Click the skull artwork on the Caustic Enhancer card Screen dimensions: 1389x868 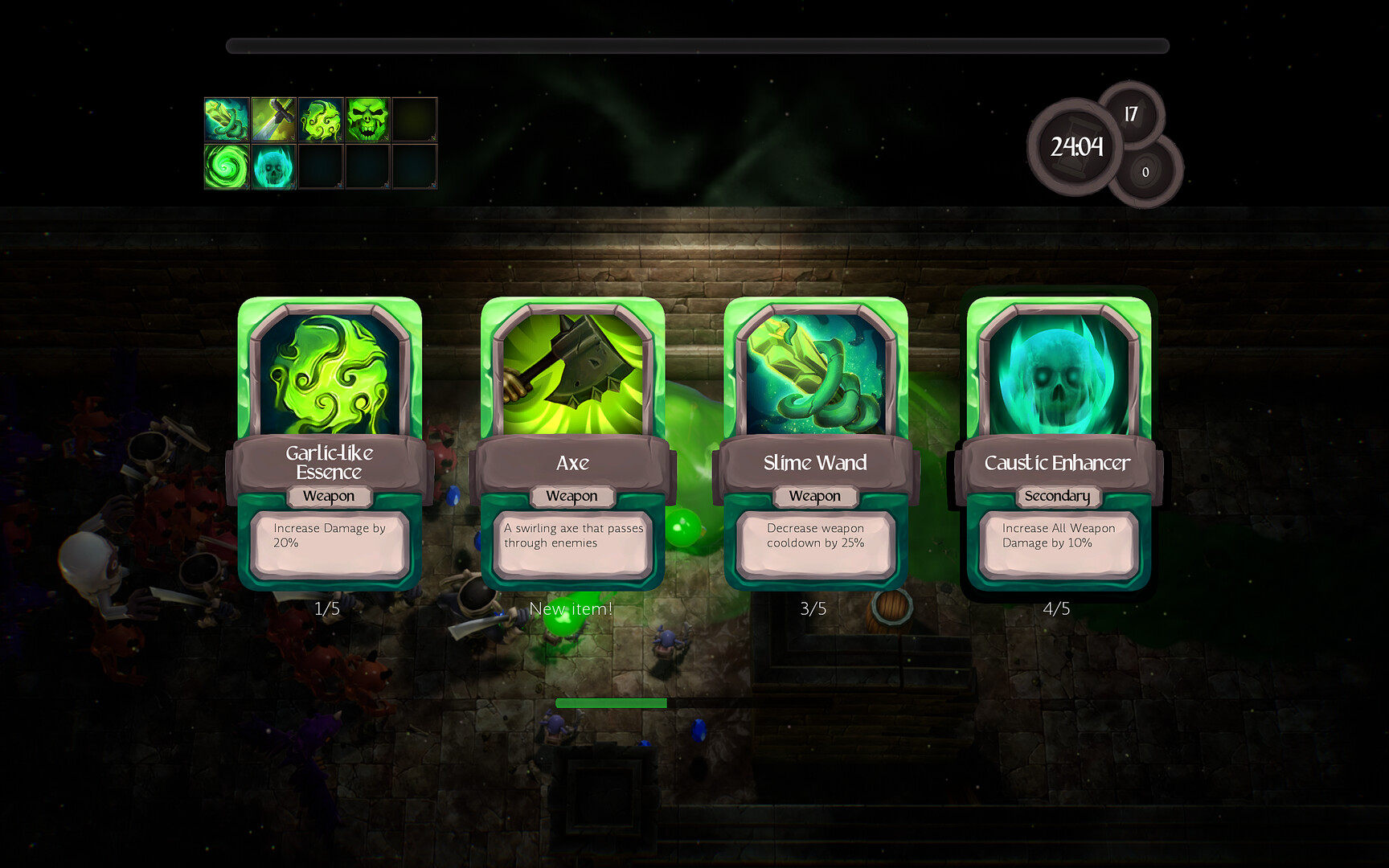(x=1057, y=374)
